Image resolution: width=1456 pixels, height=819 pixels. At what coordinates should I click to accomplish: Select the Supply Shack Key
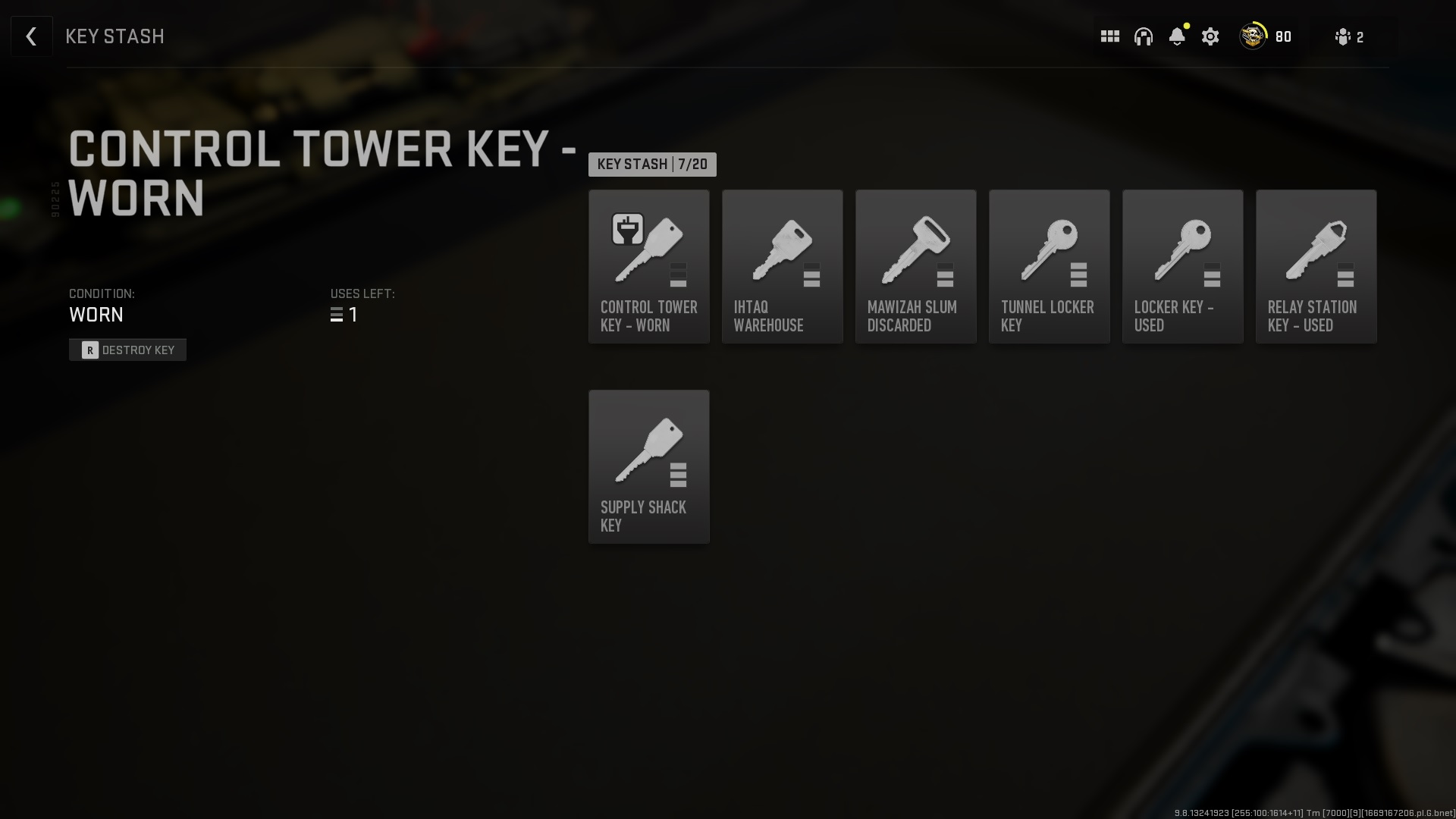[x=648, y=466]
